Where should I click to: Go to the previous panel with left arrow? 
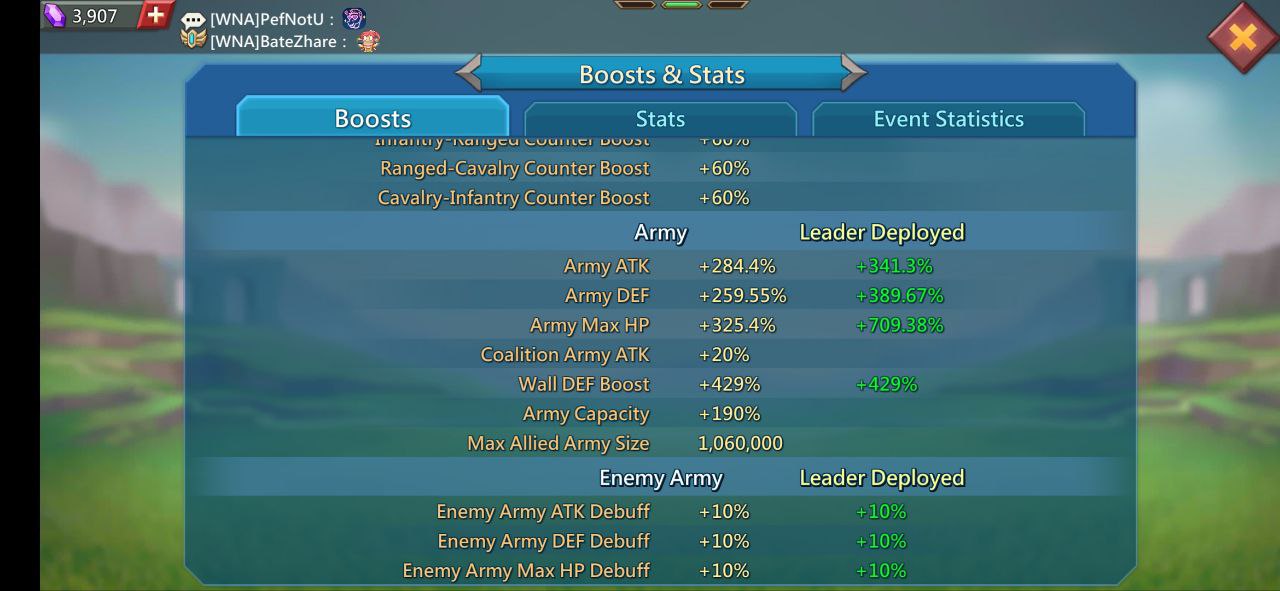(x=470, y=73)
